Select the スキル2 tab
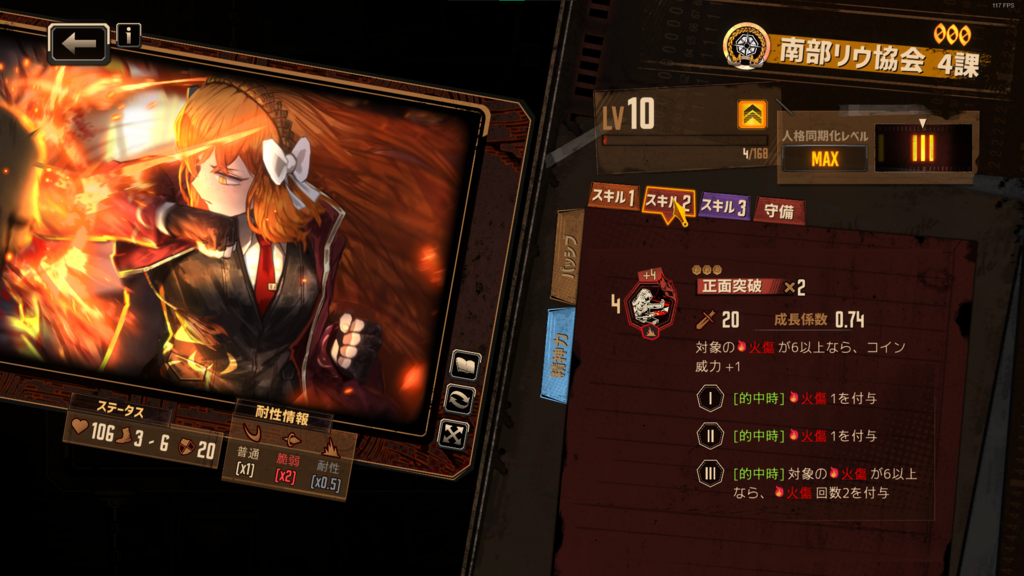This screenshot has width=1024, height=576. pyautogui.click(x=667, y=202)
